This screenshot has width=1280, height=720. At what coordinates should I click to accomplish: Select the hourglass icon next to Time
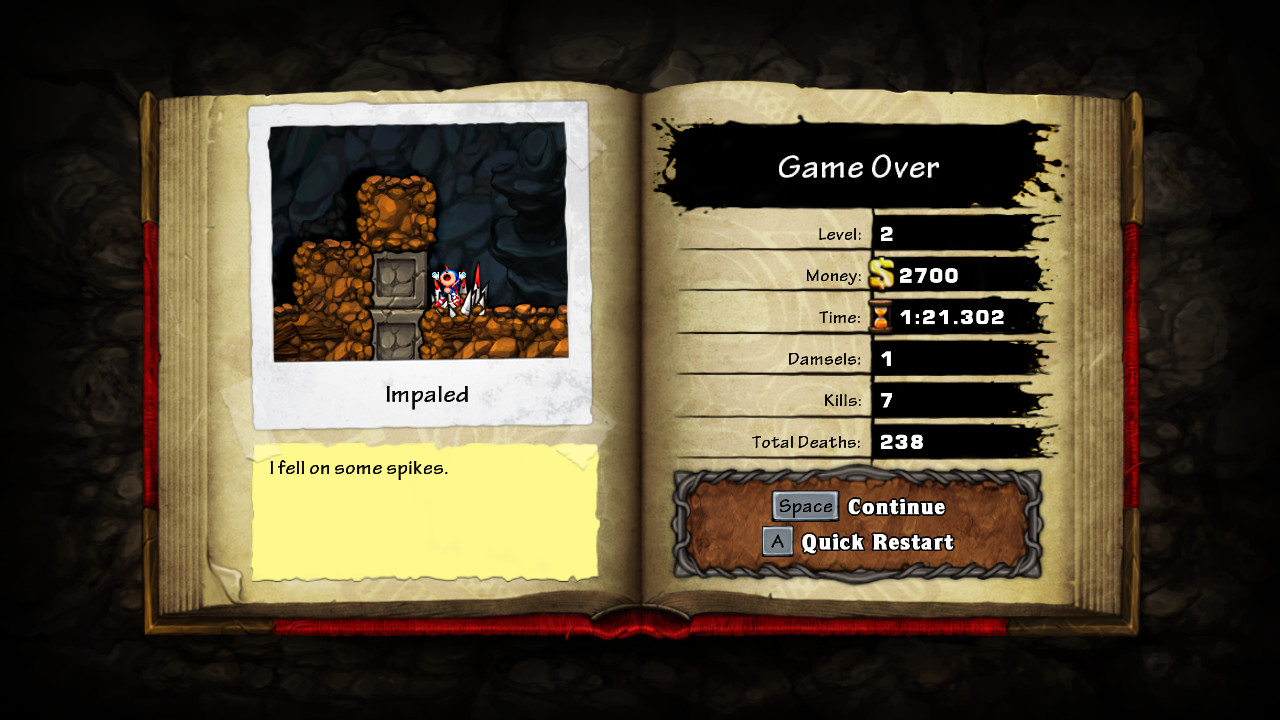tap(883, 317)
